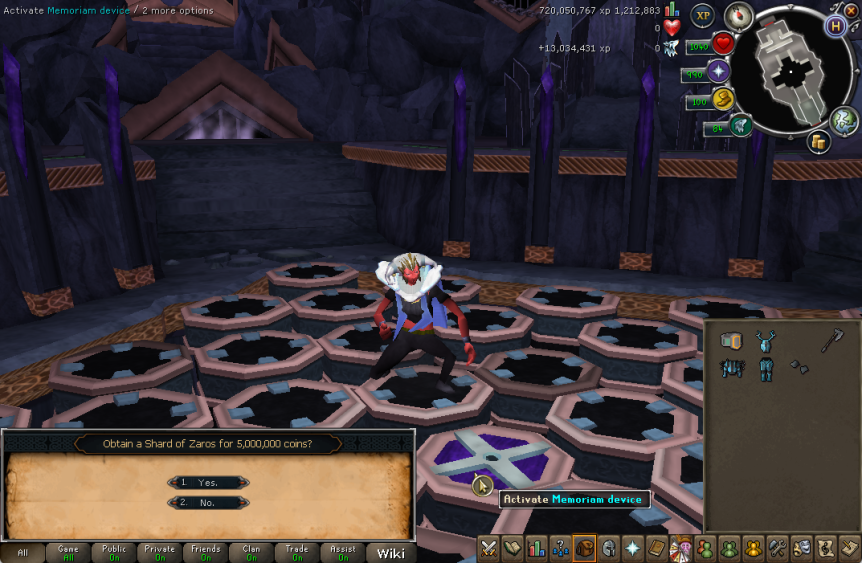The image size is (862, 563).
Task: Toggle the Clan chat filter
Action: coord(251,553)
